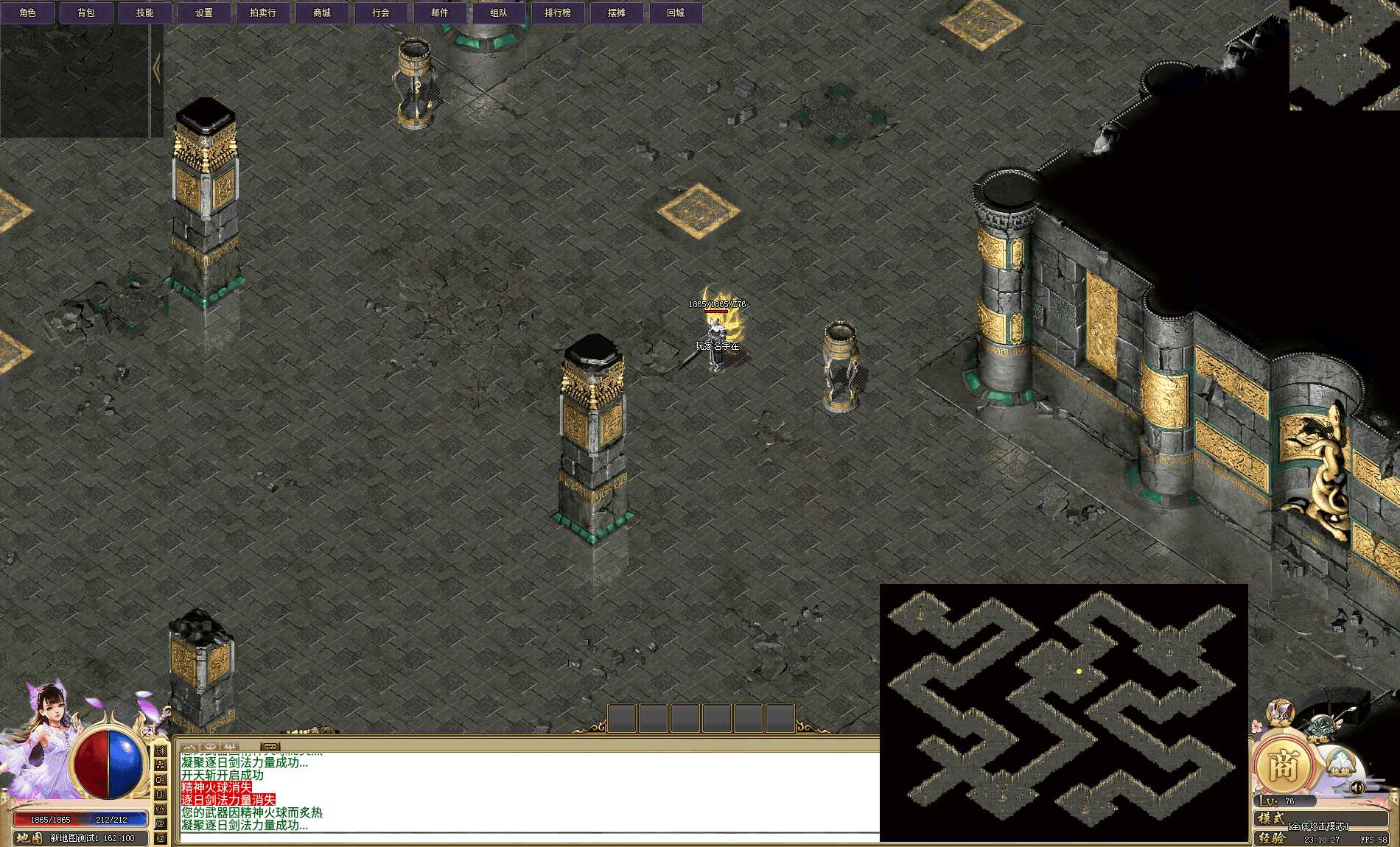Open the 角色 character menu
Viewport: 1400px width, 847px height.
[28, 13]
